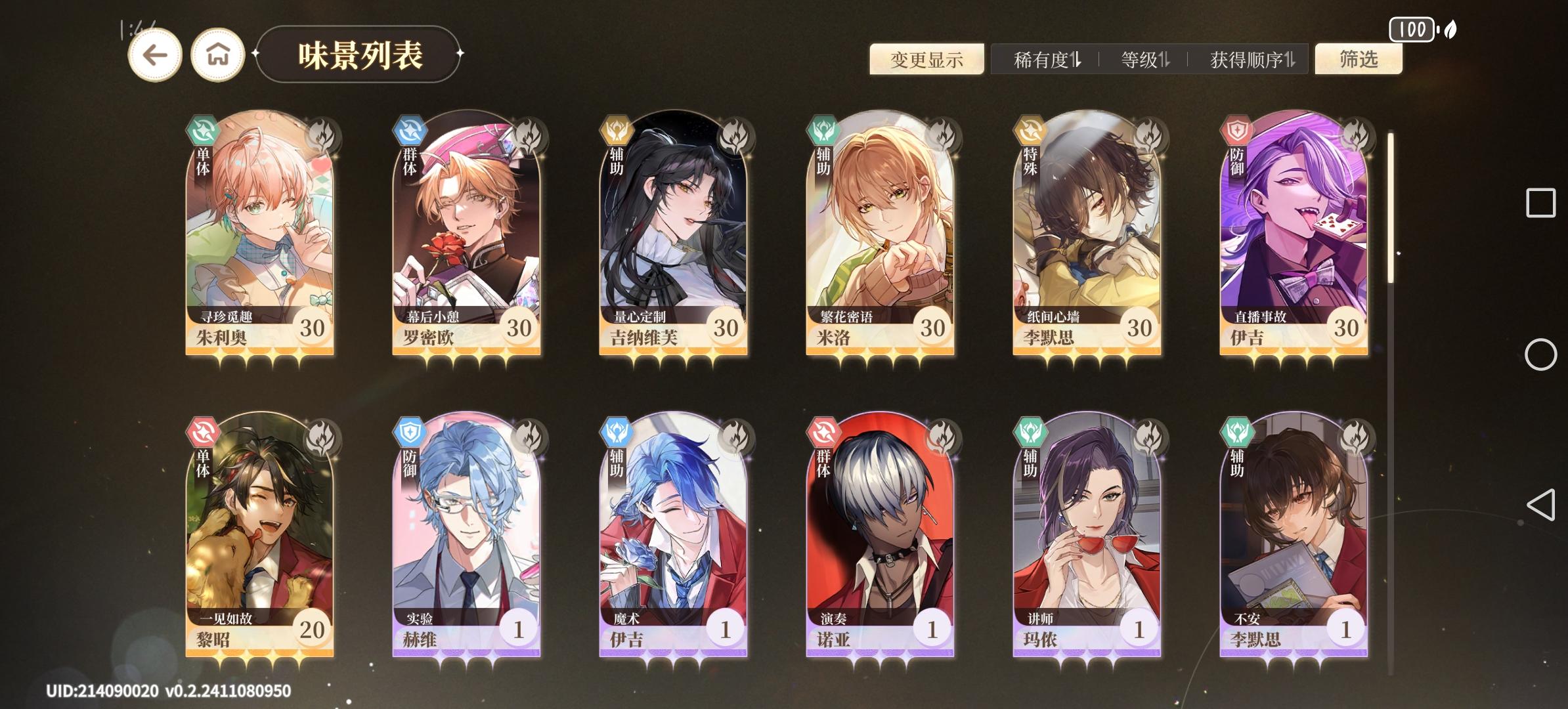Tap the back arrow icon
Image resolution: width=1568 pixels, height=709 pixels.
(x=156, y=55)
